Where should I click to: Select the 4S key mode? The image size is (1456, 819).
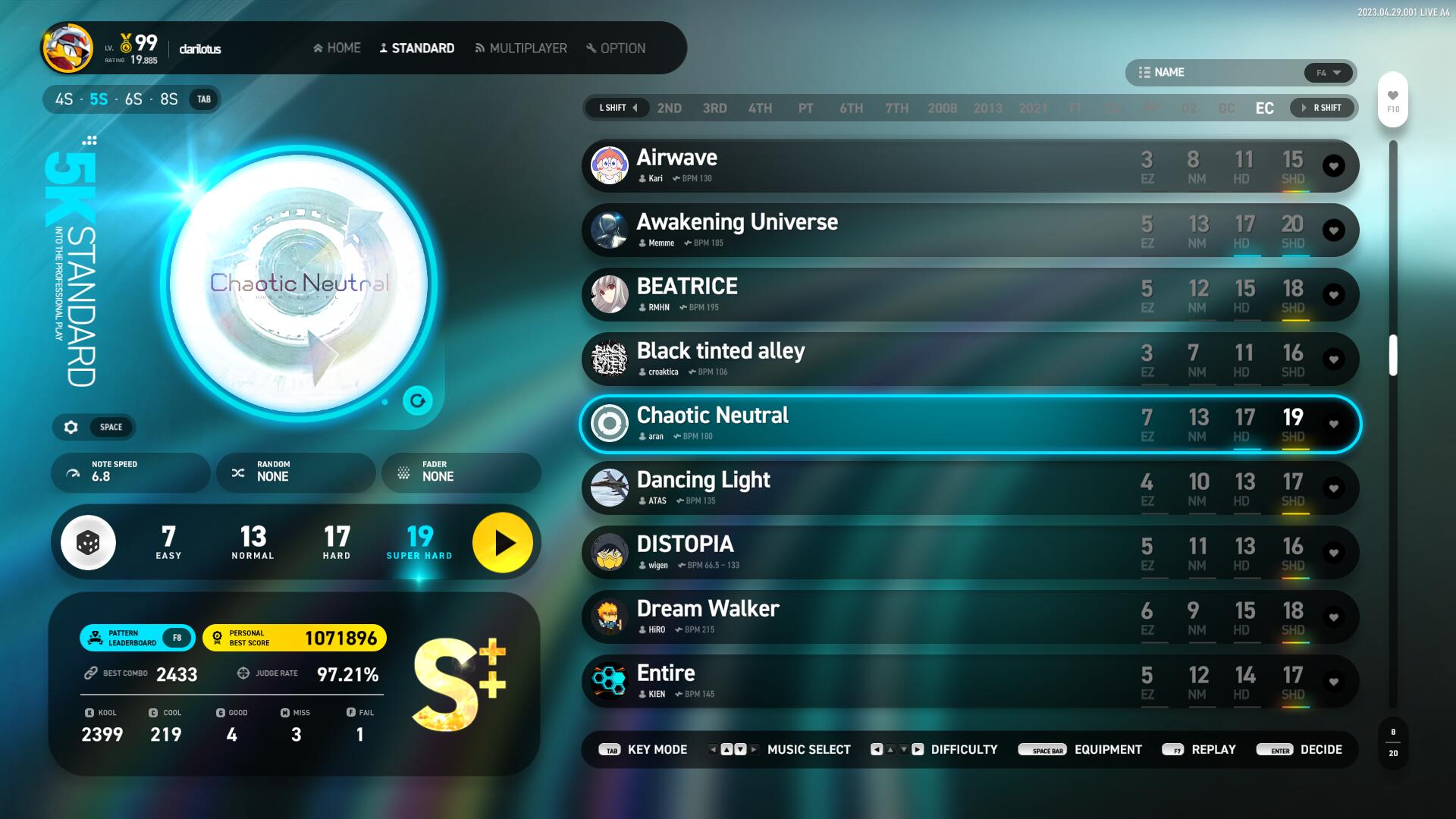(64, 99)
